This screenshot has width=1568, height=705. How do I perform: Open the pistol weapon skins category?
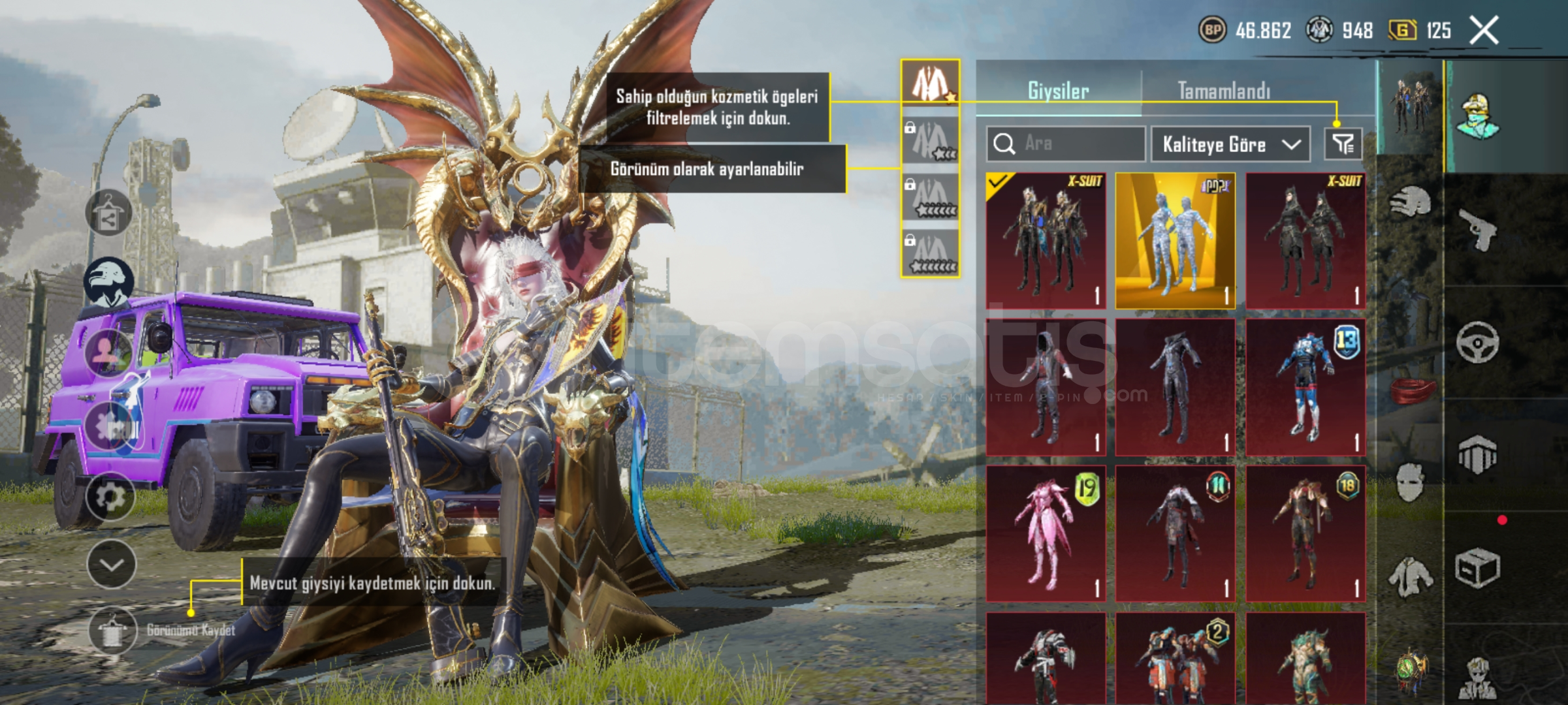[1478, 230]
